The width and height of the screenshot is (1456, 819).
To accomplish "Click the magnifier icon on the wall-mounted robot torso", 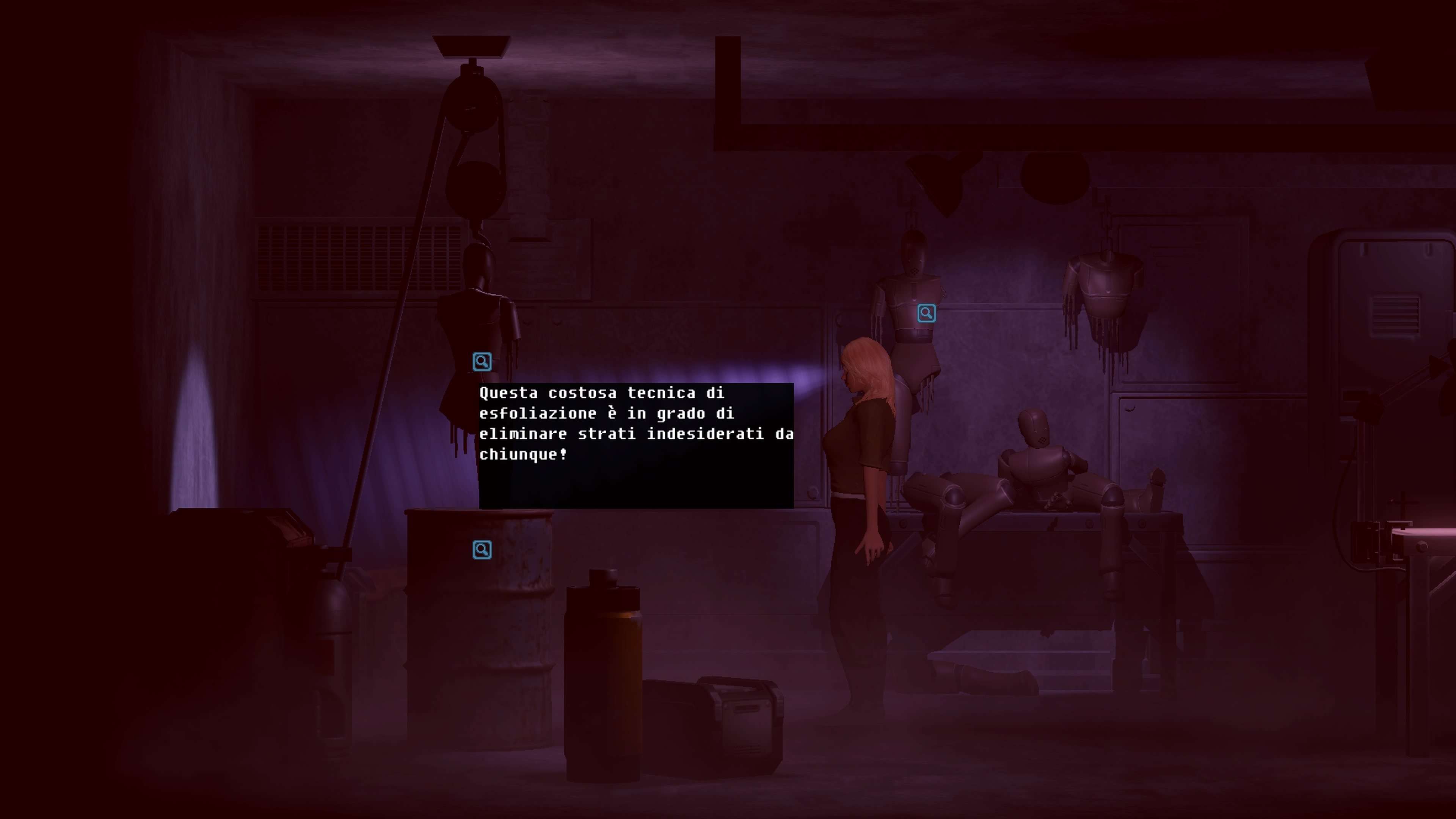I will (x=926, y=313).
